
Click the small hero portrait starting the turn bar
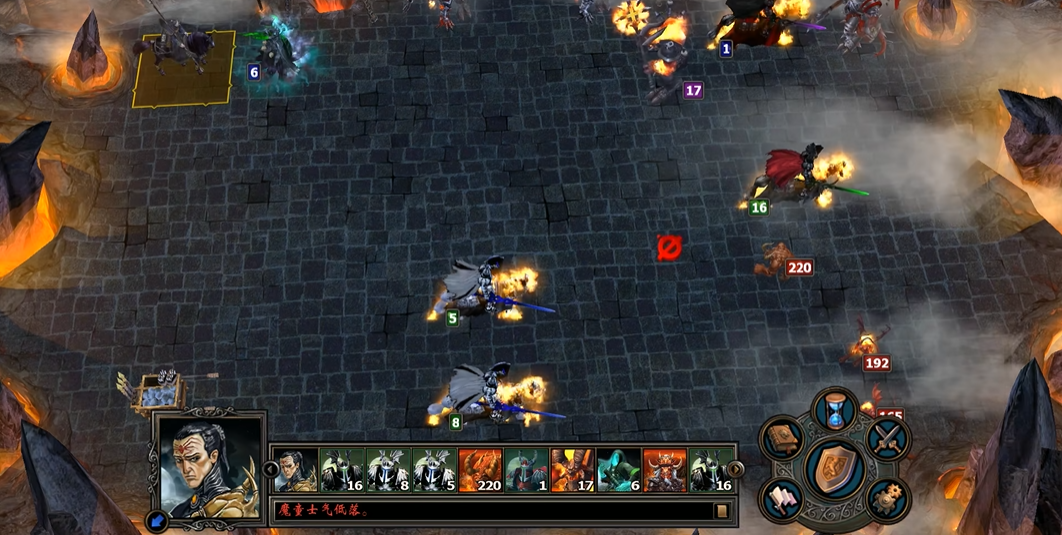click(296, 469)
